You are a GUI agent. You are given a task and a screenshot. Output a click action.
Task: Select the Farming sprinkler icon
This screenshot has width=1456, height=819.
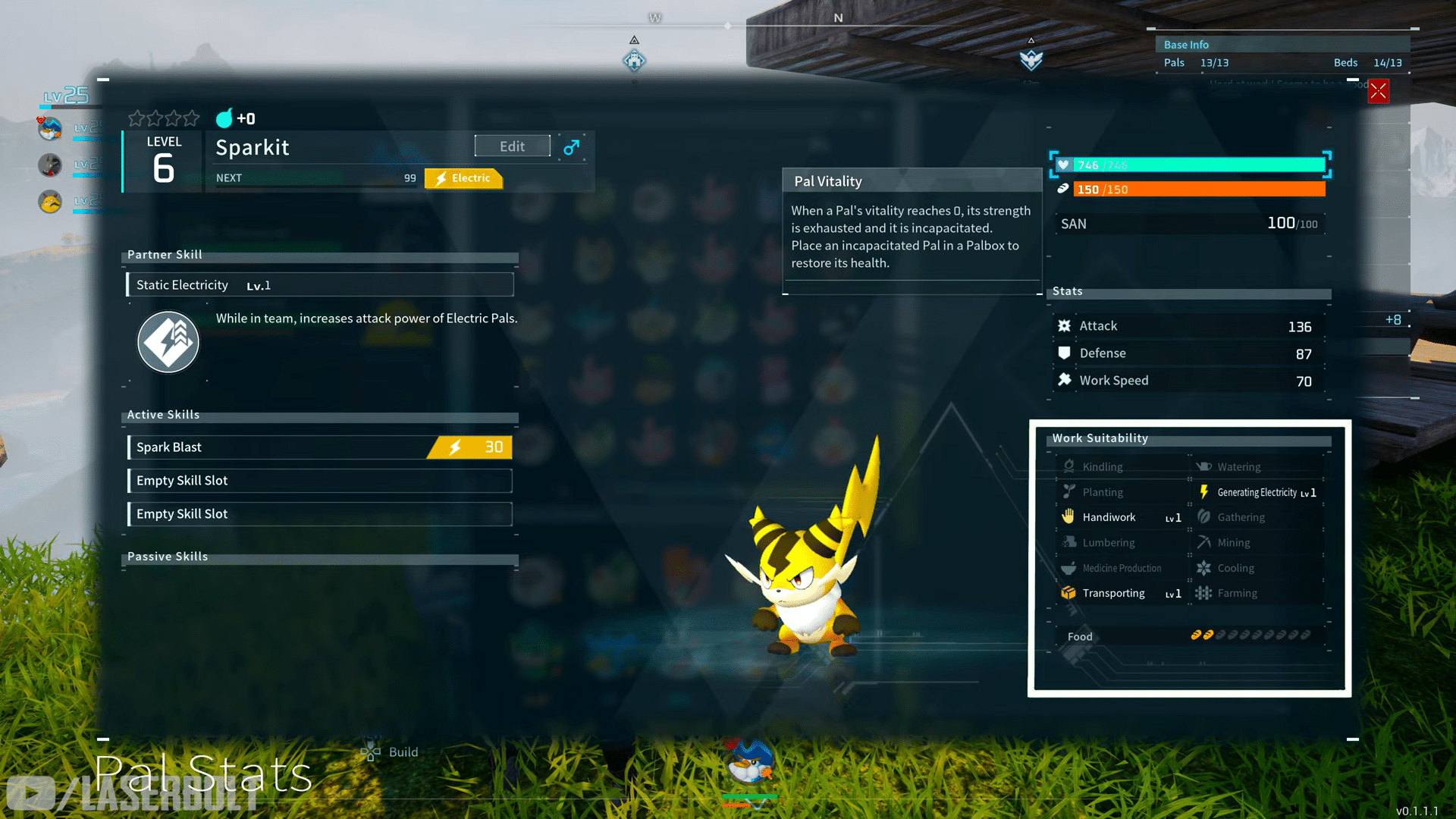[x=1204, y=592]
